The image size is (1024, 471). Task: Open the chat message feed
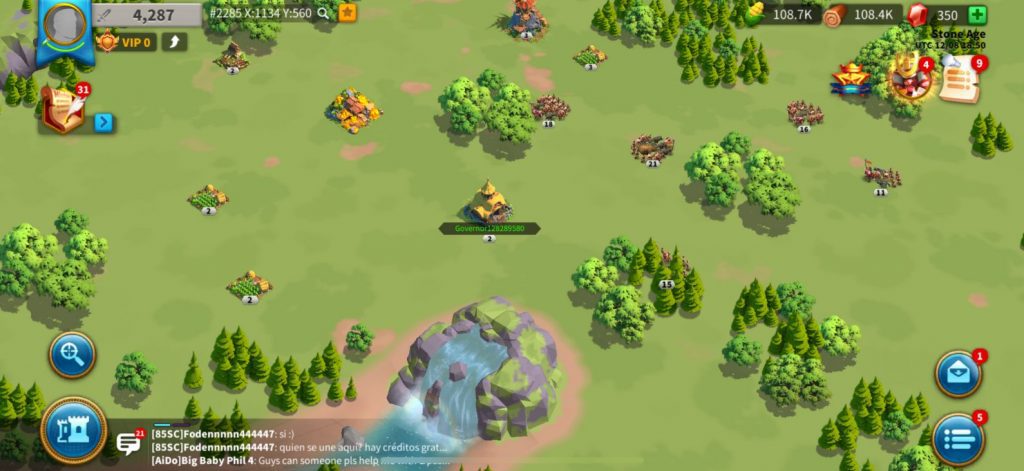tap(300, 447)
